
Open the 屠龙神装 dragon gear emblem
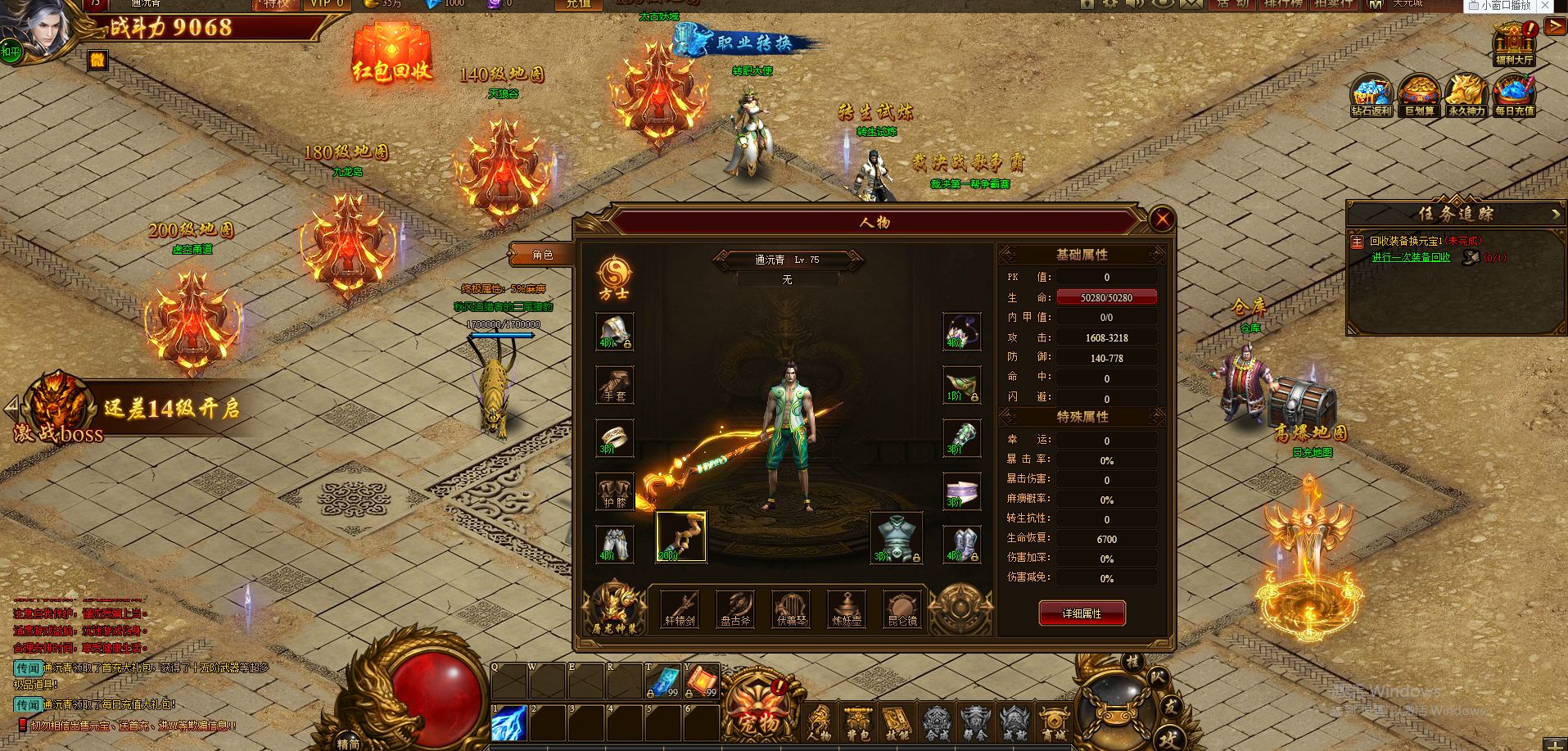coord(614,608)
